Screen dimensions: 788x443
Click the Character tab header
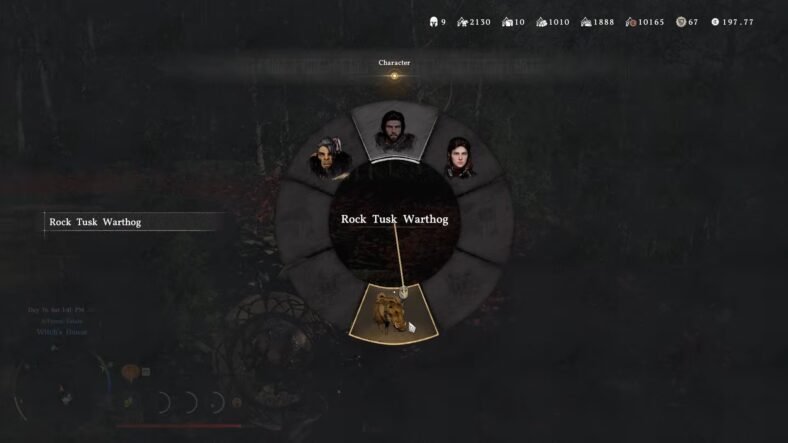click(394, 63)
